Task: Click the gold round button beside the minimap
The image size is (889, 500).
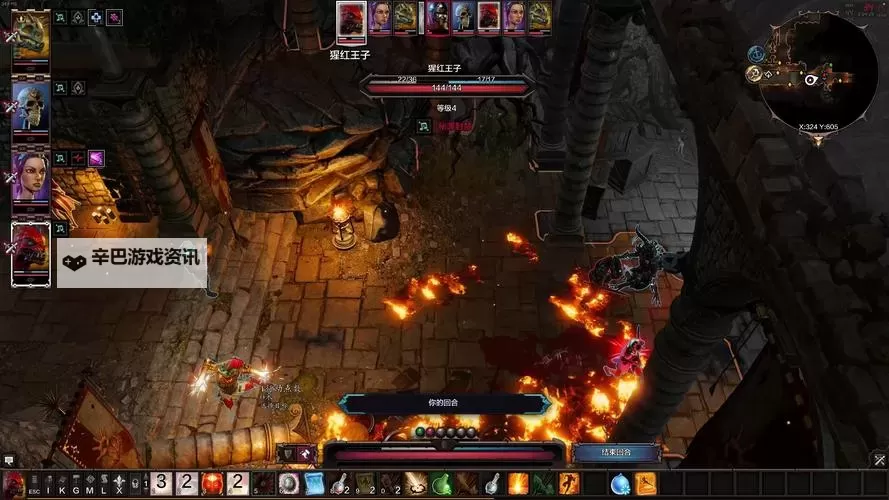Action: [752, 73]
